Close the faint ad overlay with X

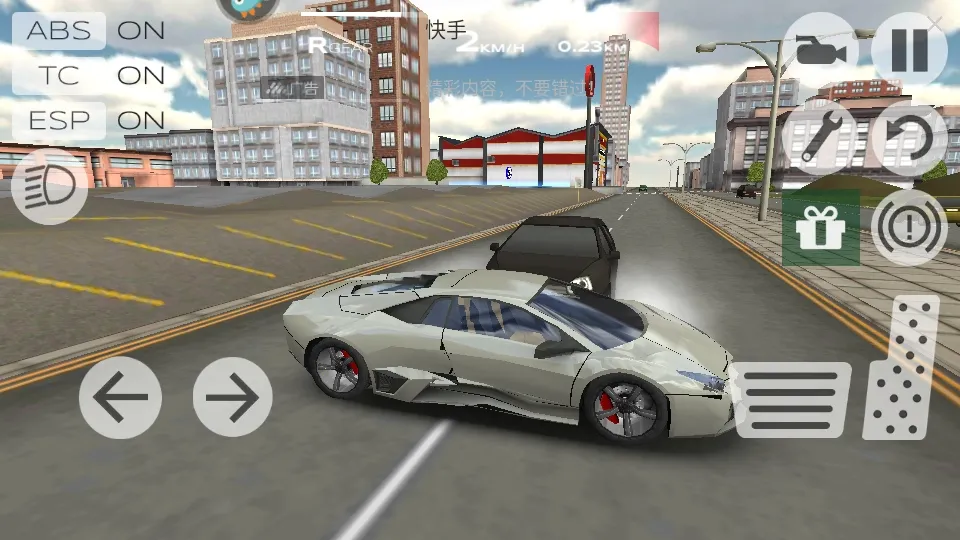[x=936, y=21]
